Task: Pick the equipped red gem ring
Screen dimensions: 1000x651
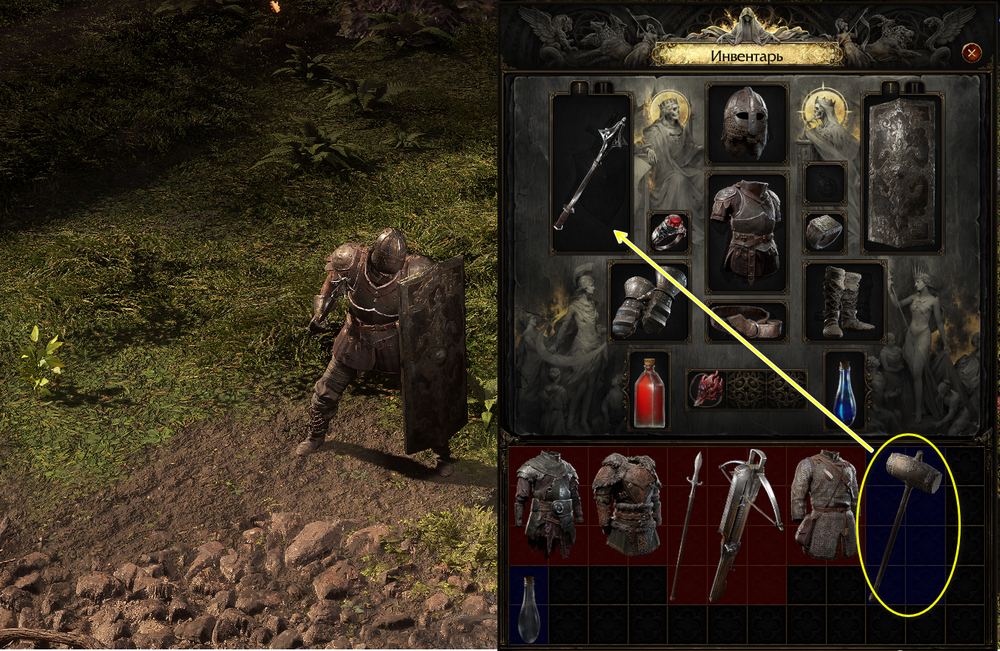Action: coord(669,232)
